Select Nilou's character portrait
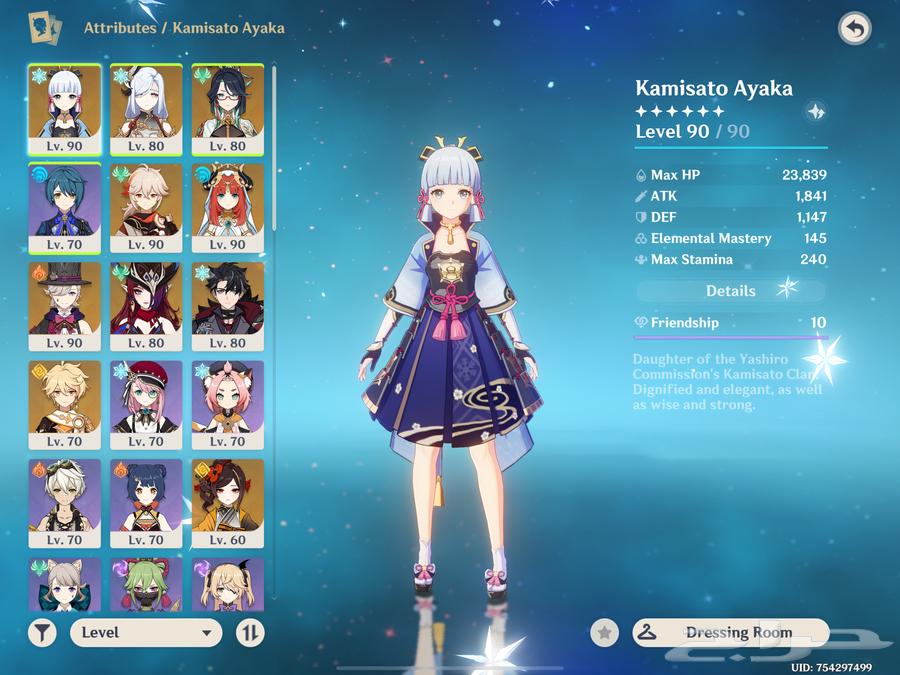This screenshot has height=675, width=900. 227,207
